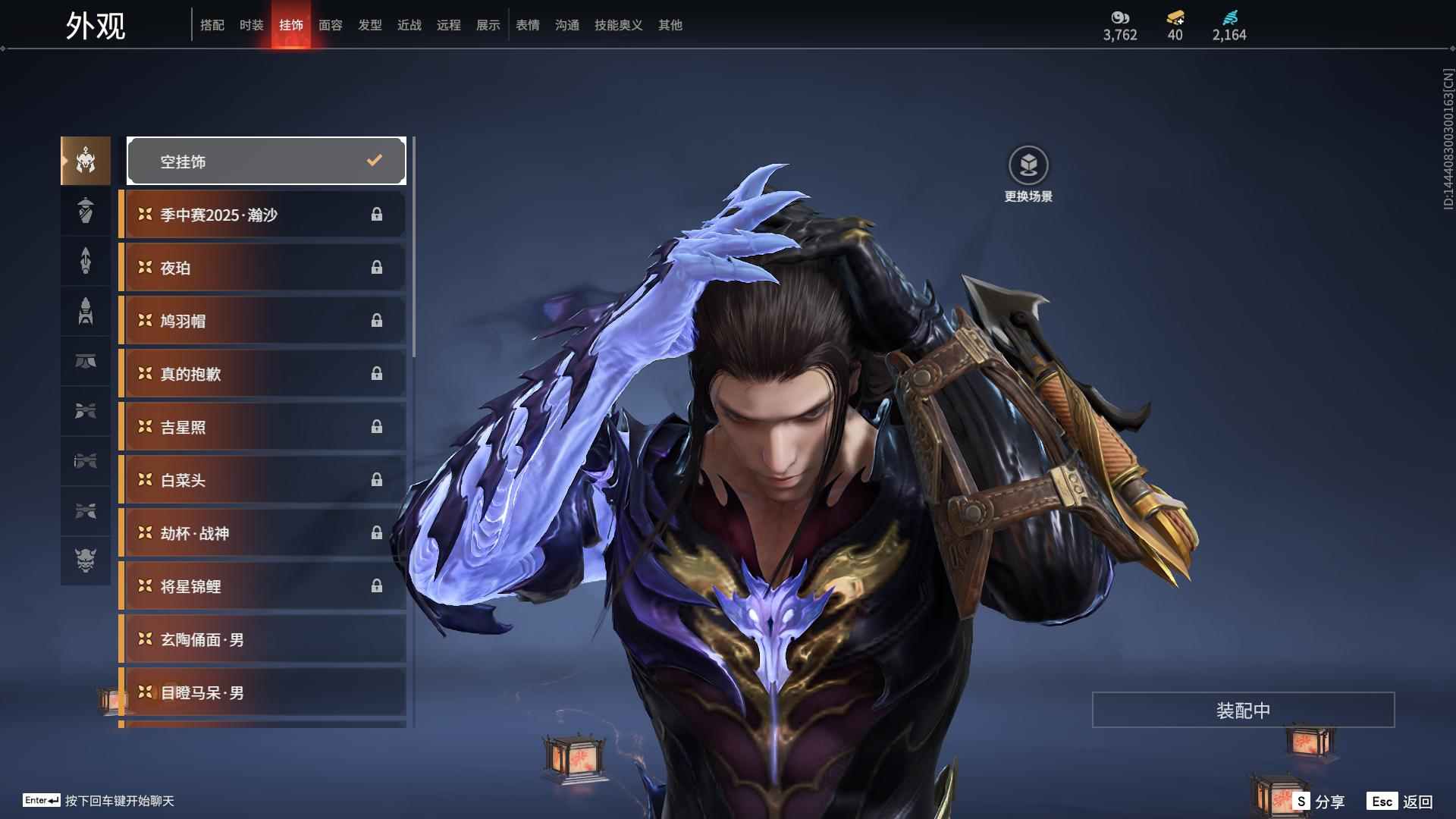
Task: Open the 技能奥义 tab
Action: (x=618, y=25)
